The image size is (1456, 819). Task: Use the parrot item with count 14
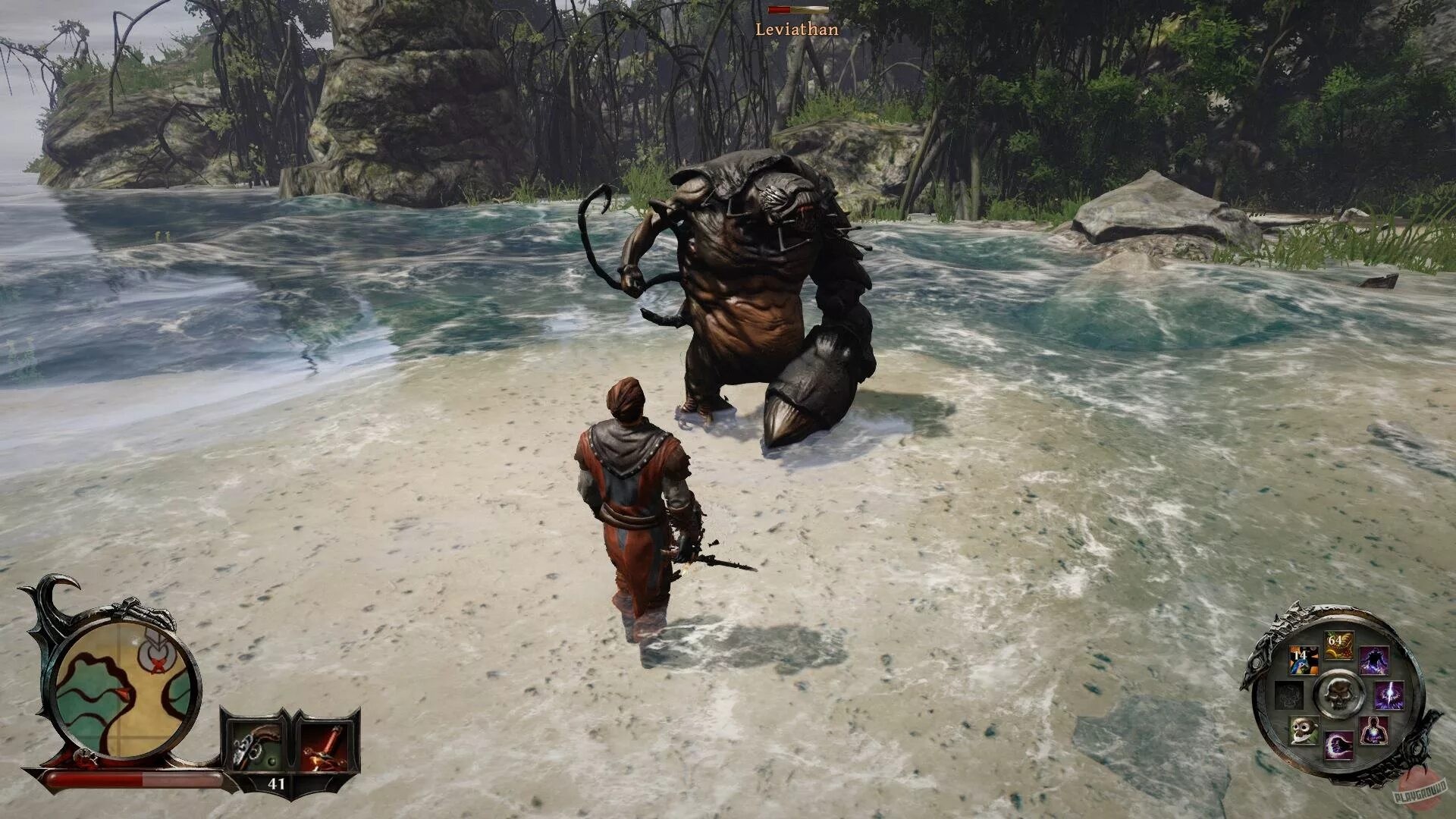(1304, 661)
